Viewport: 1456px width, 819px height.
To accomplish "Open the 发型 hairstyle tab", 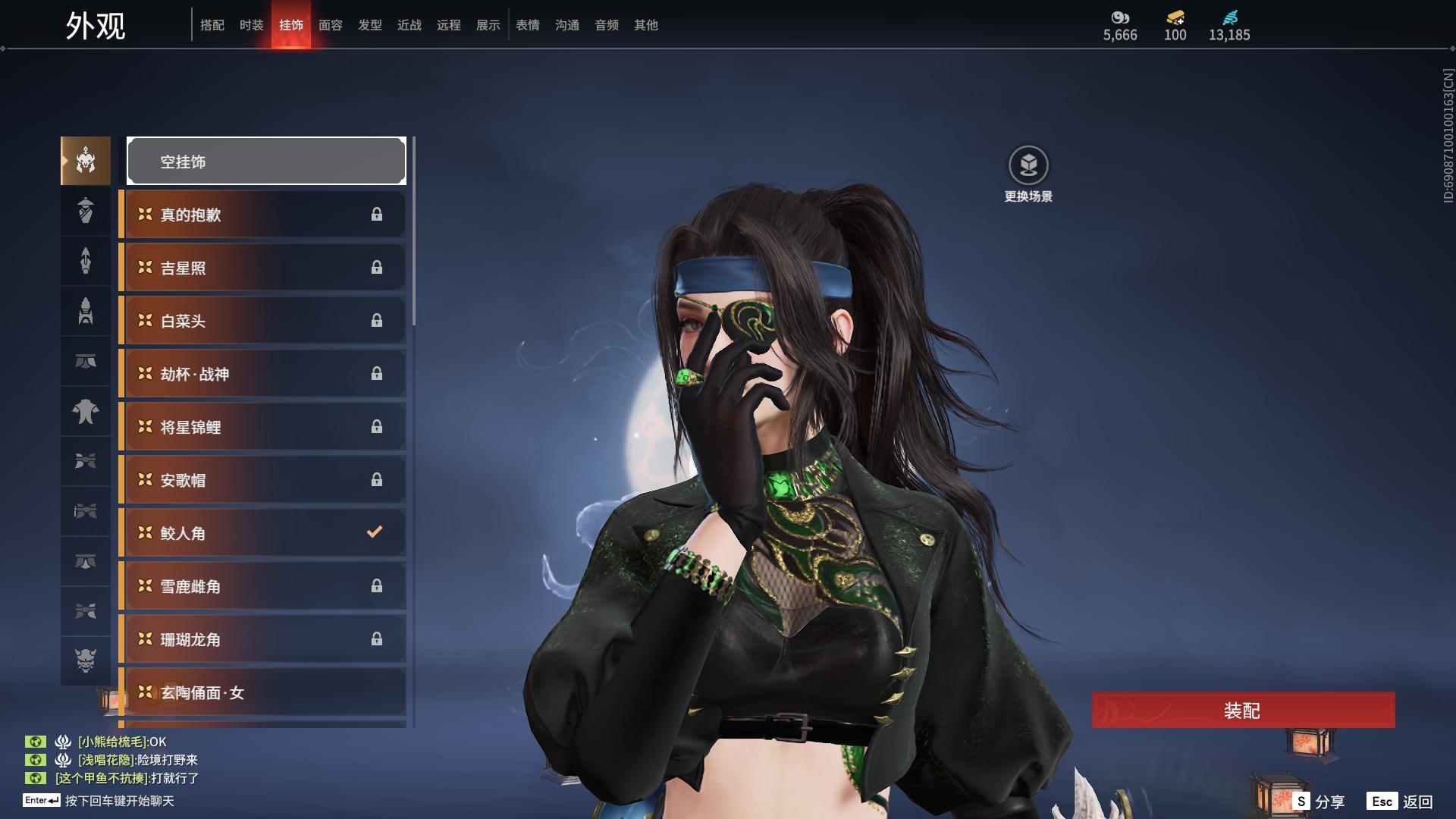I will pos(370,25).
